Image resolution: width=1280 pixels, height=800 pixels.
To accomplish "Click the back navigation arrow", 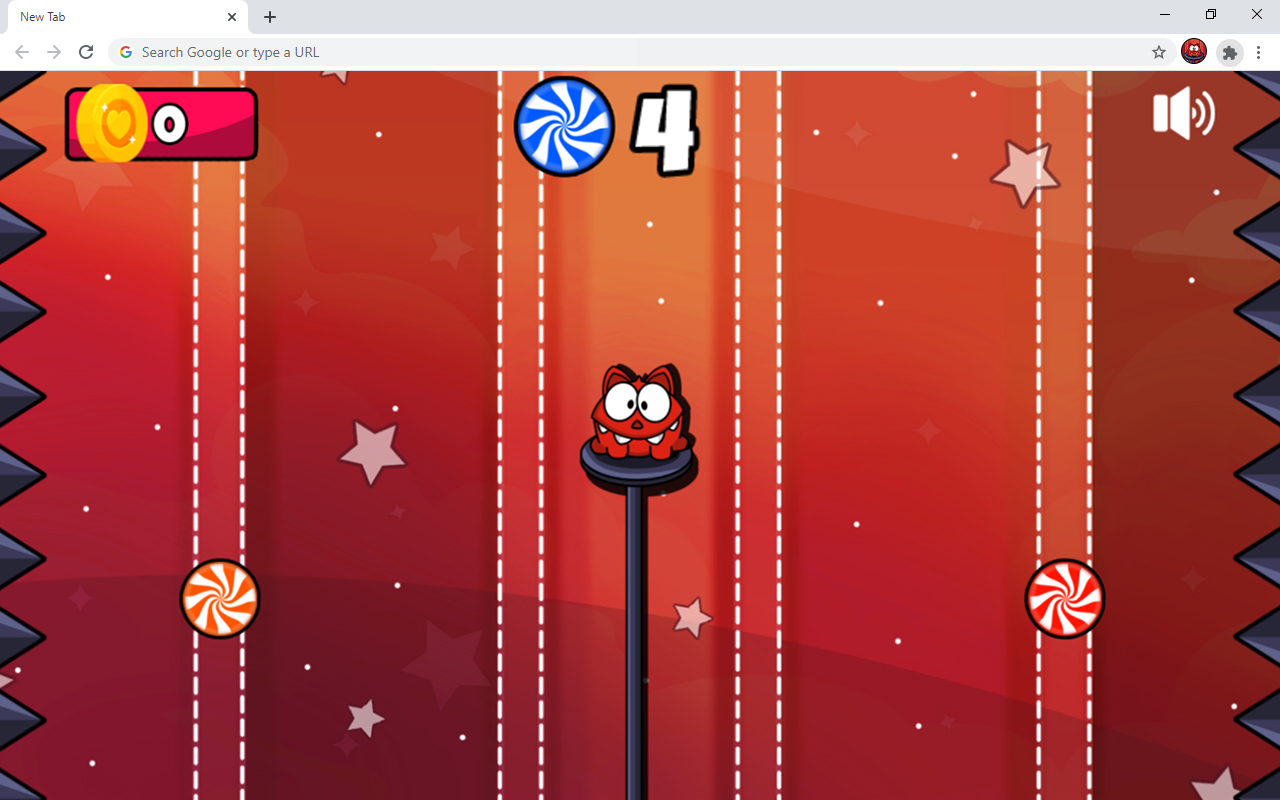I will pyautogui.click(x=22, y=51).
